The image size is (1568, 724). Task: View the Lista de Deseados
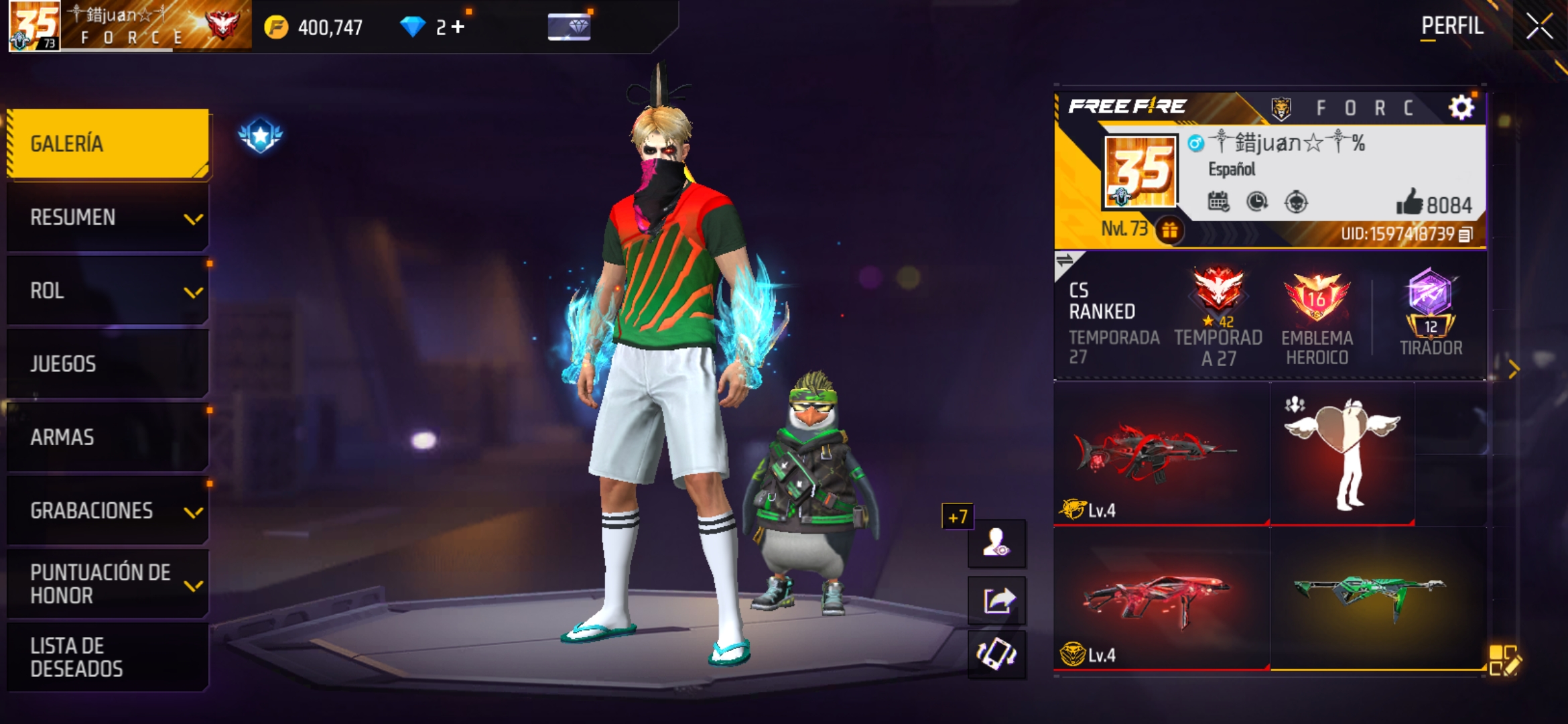(x=107, y=657)
